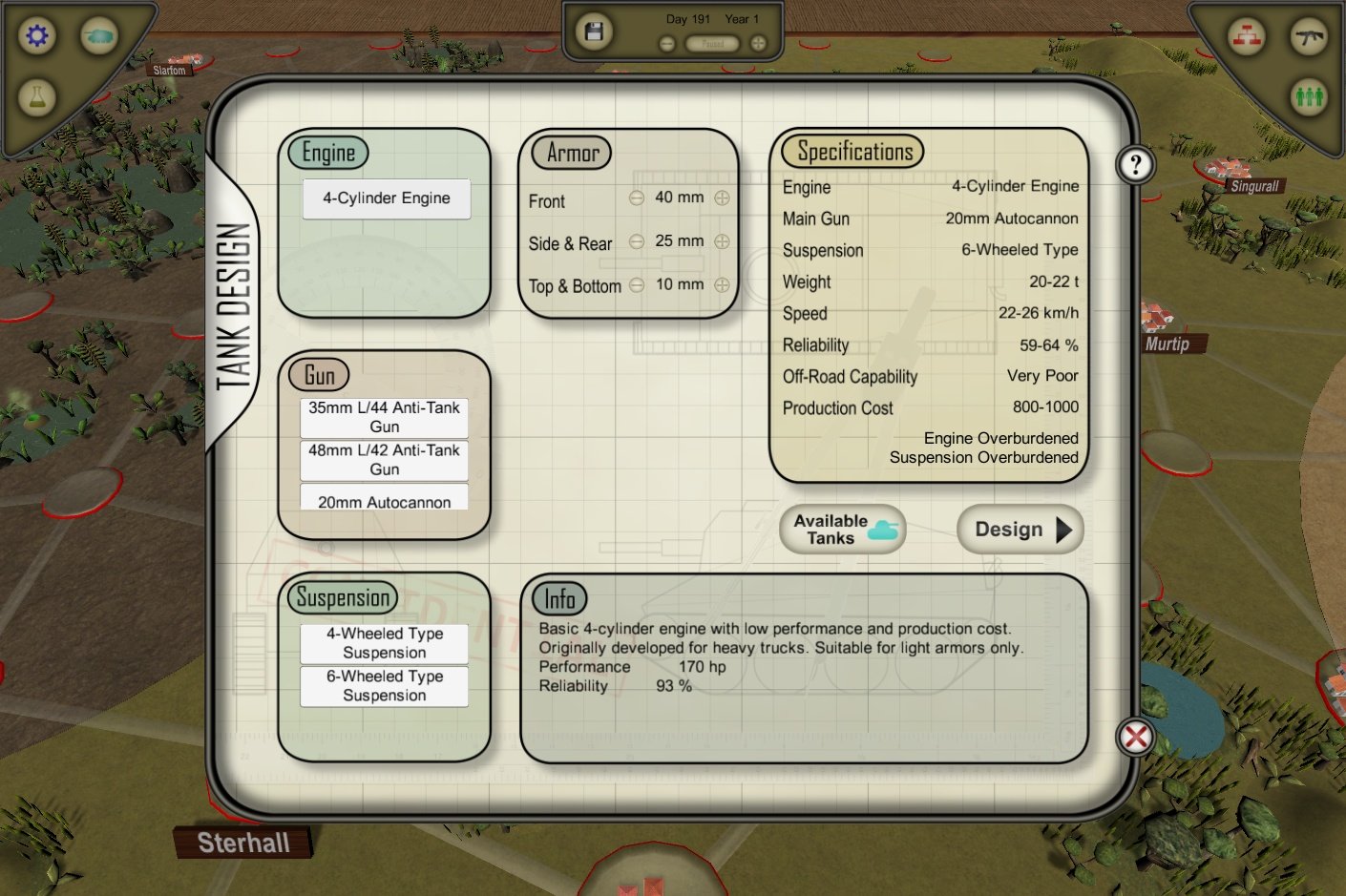Select the 35mm L/44 Anti-Tank Gun
The image size is (1346, 896).
point(383,418)
